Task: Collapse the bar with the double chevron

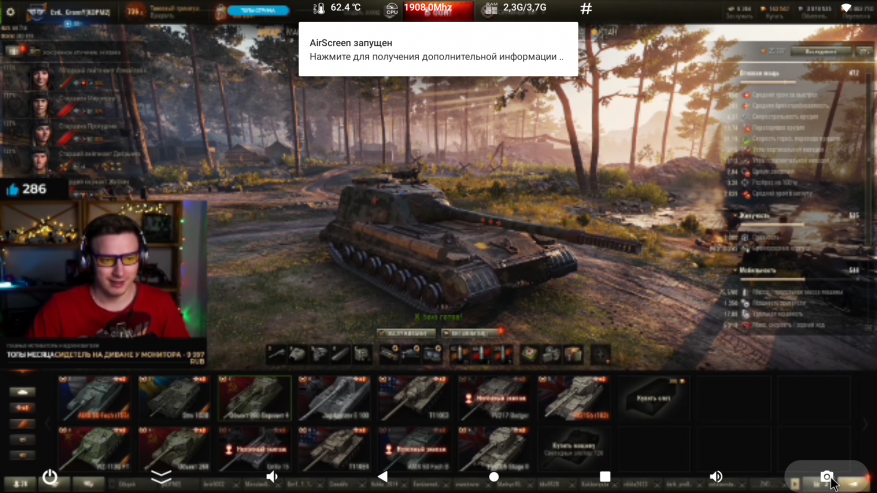Action: pyautogui.click(x=161, y=477)
